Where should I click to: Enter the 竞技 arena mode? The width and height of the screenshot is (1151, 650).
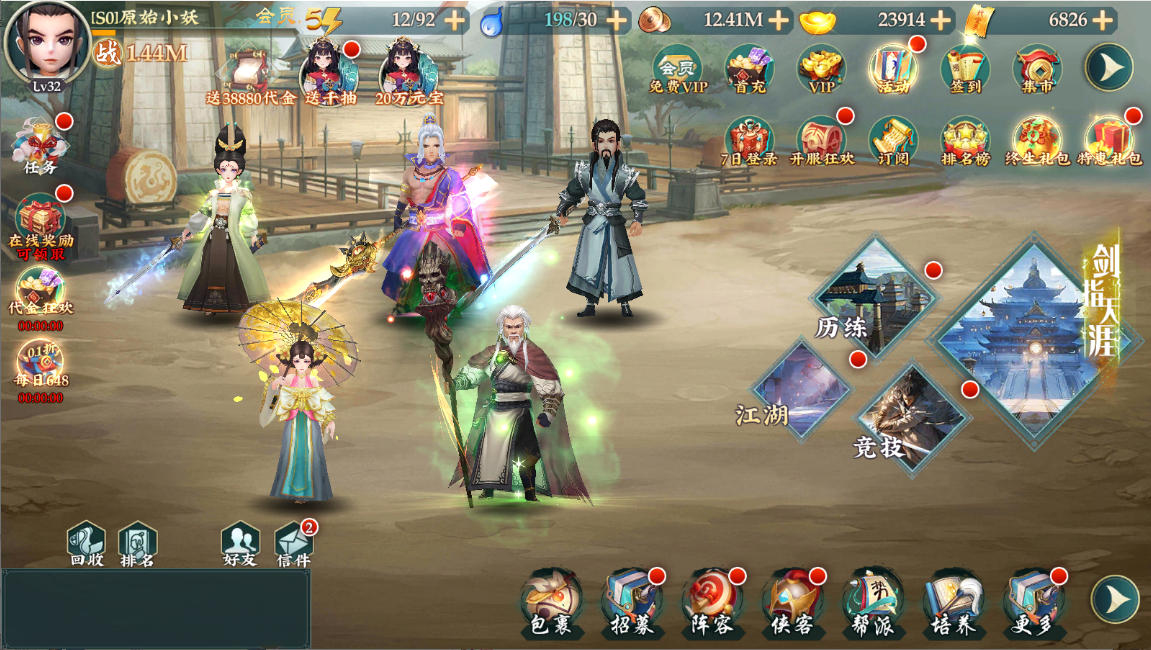pyautogui.click(x=908, y=415)
